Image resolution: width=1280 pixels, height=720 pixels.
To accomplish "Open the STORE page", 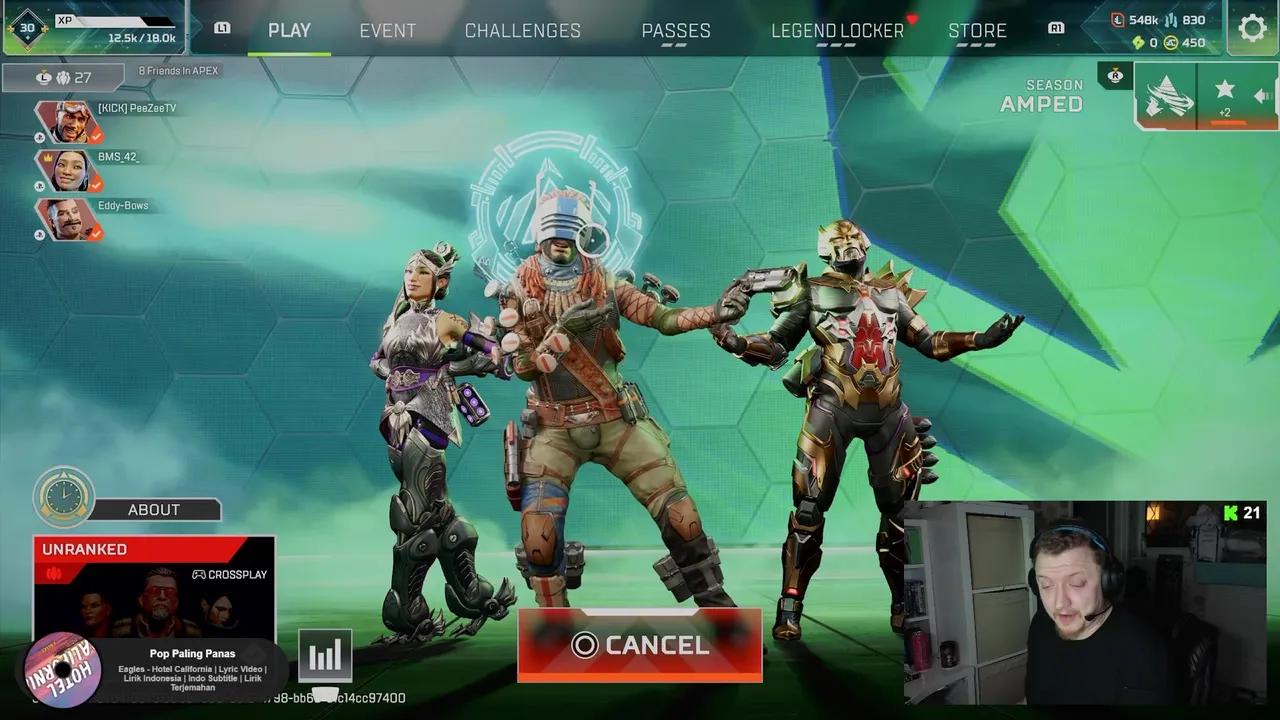I will (977, 30).
